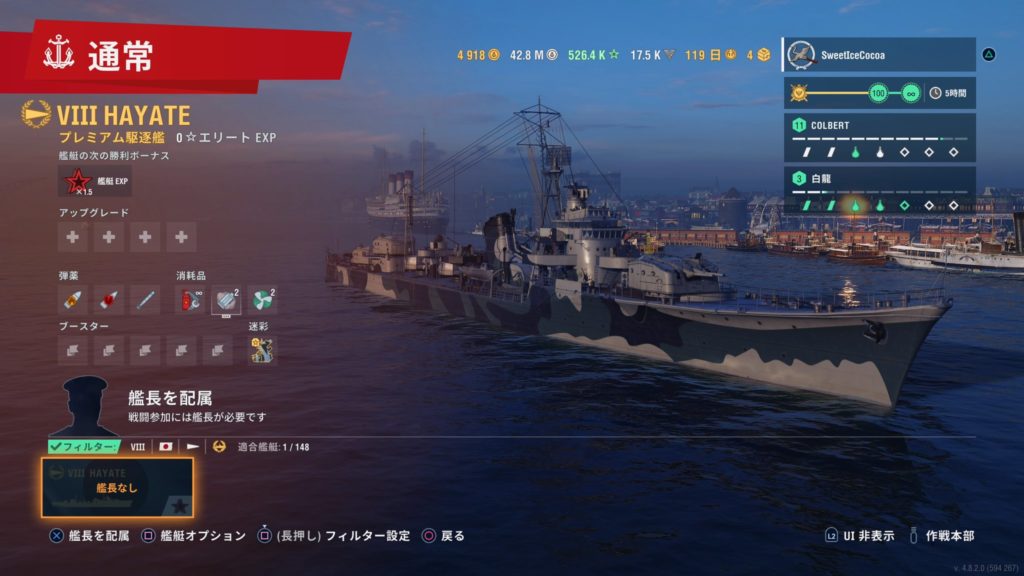Select the red armor-piercing shell slot

click(x=108, y=299)
